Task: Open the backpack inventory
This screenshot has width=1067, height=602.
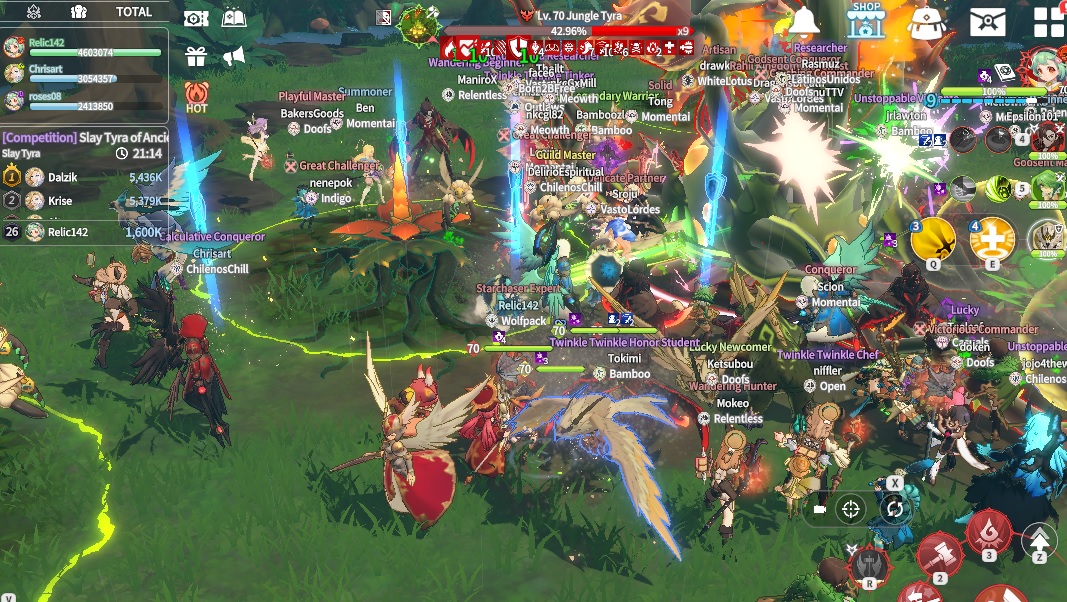Action: [x=927, y=22]
